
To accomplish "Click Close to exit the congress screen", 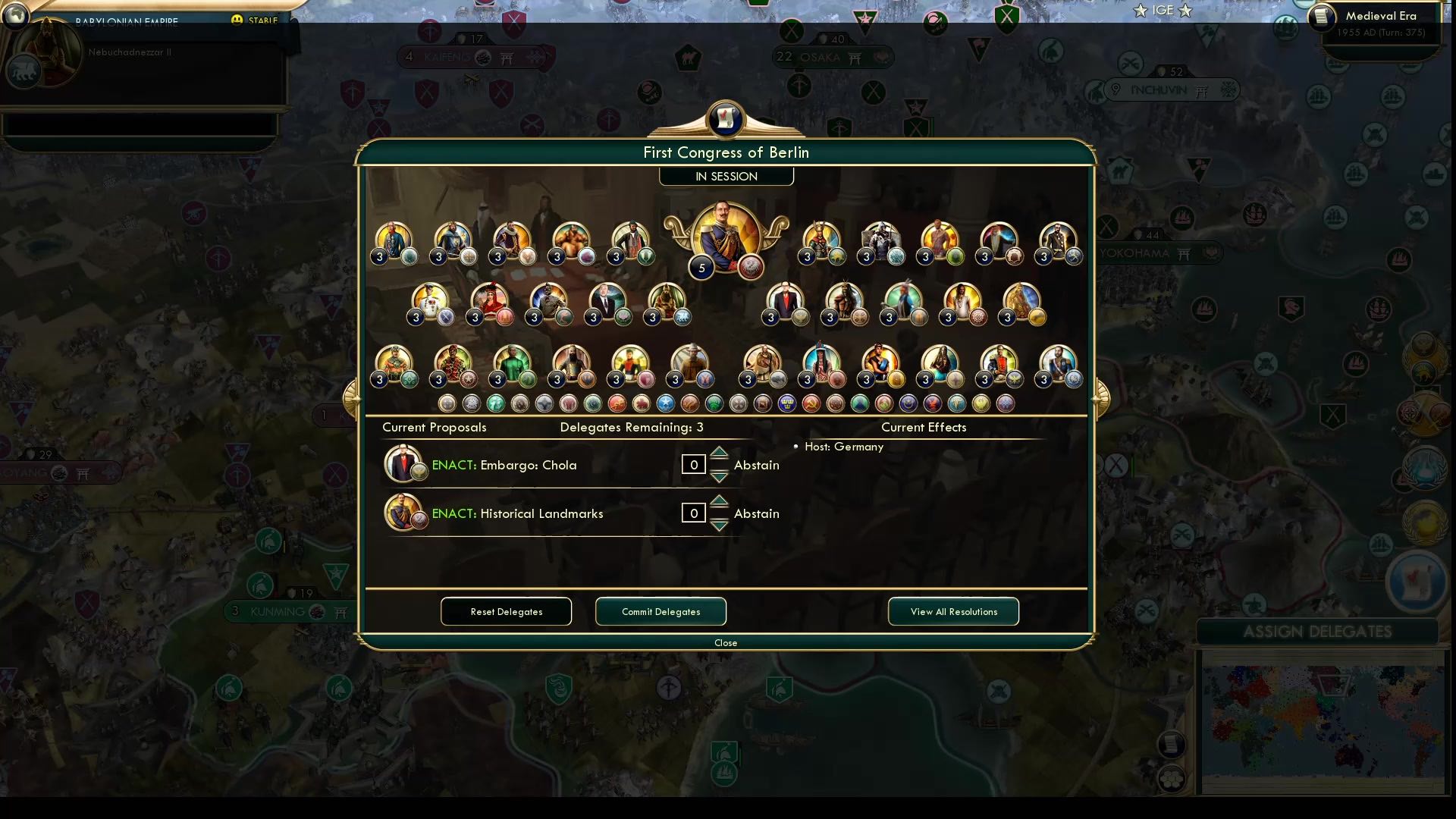I will coord(726,642).
